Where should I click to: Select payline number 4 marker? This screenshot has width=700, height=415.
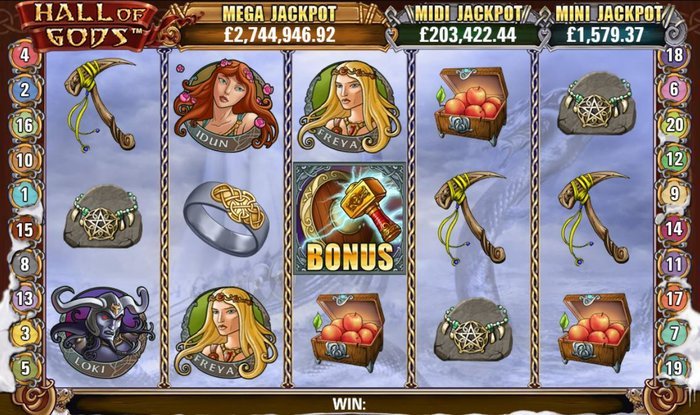tap(24, 55)
